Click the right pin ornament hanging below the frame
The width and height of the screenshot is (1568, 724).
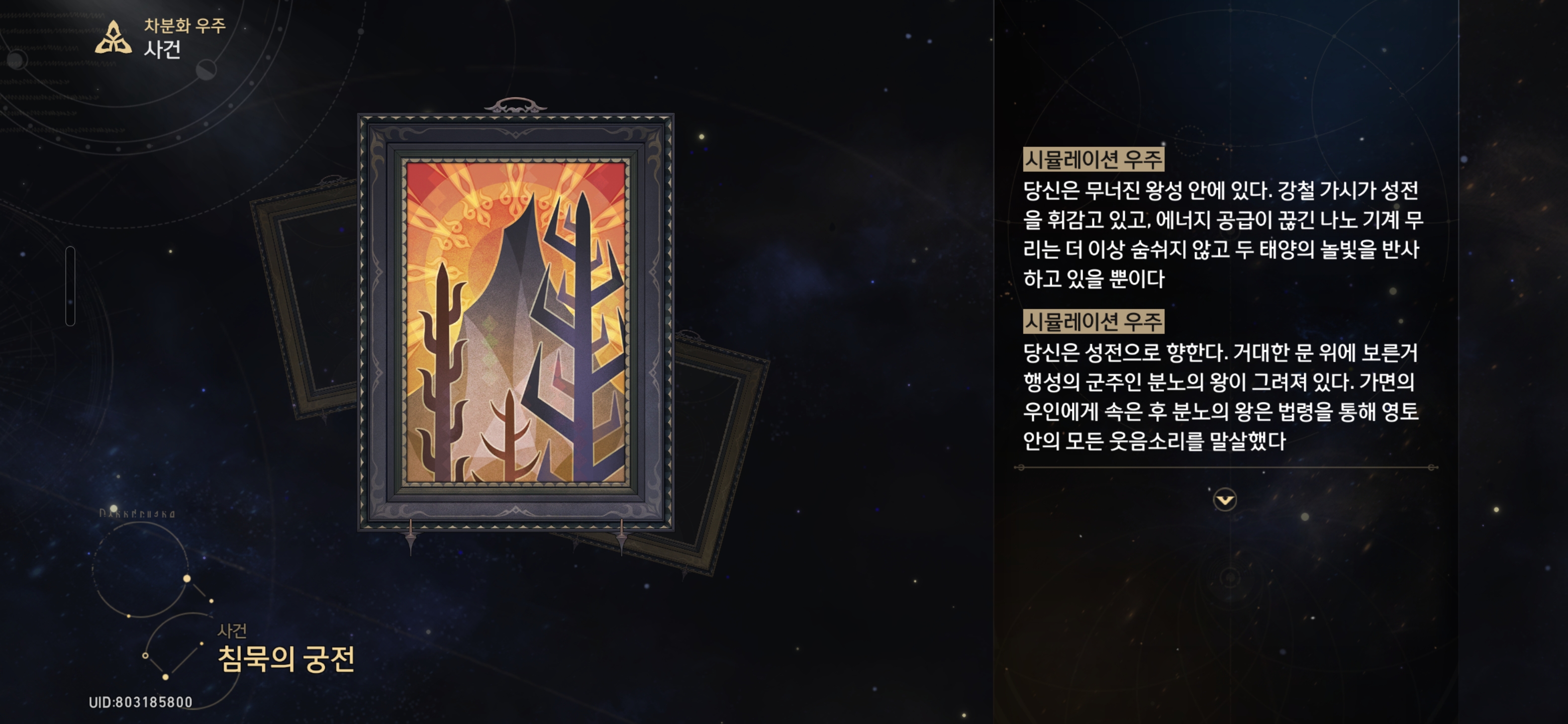[x=622, y=536]
